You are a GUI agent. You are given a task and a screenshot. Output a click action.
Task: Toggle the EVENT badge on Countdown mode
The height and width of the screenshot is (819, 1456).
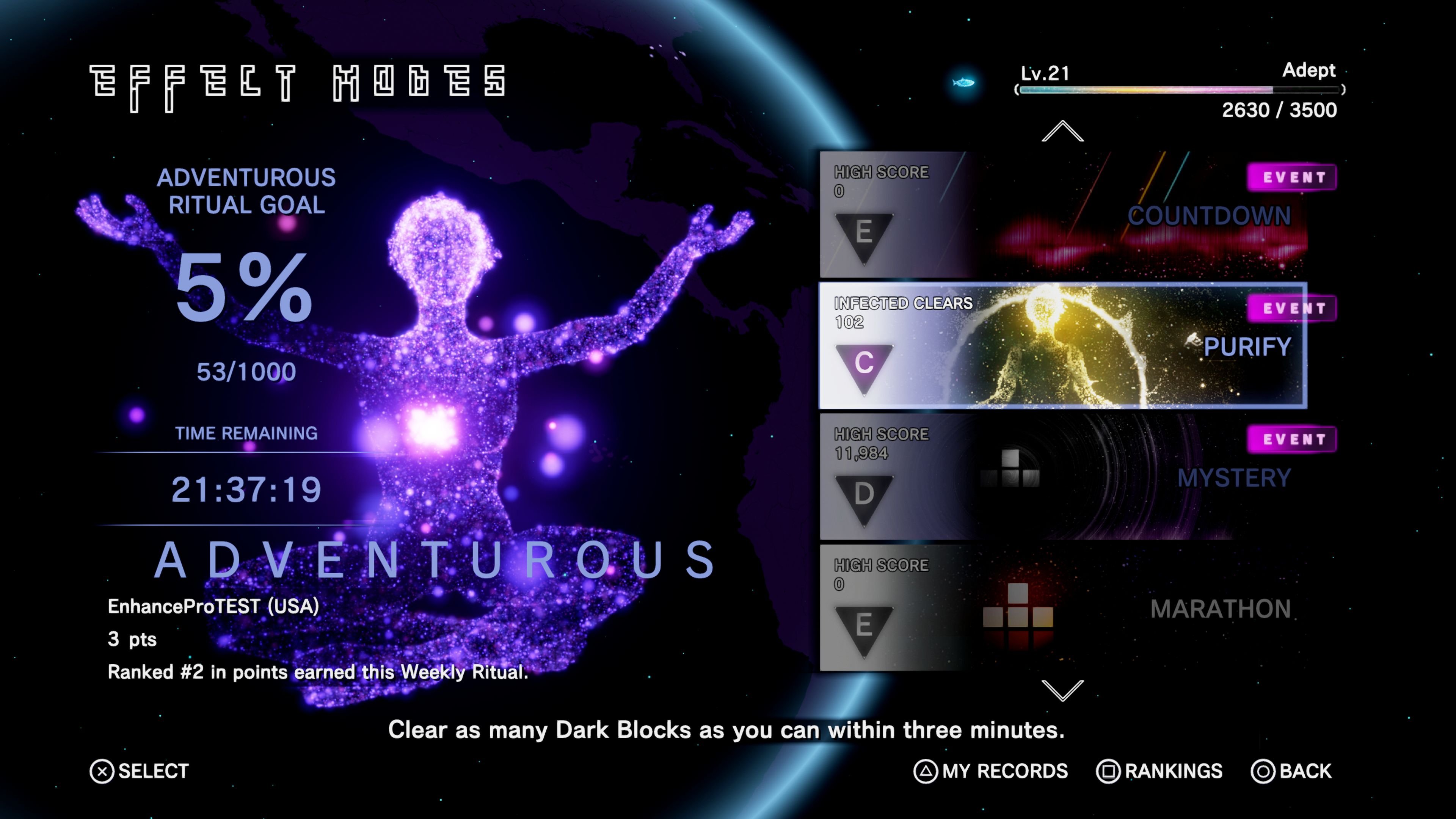[1290, 176]
